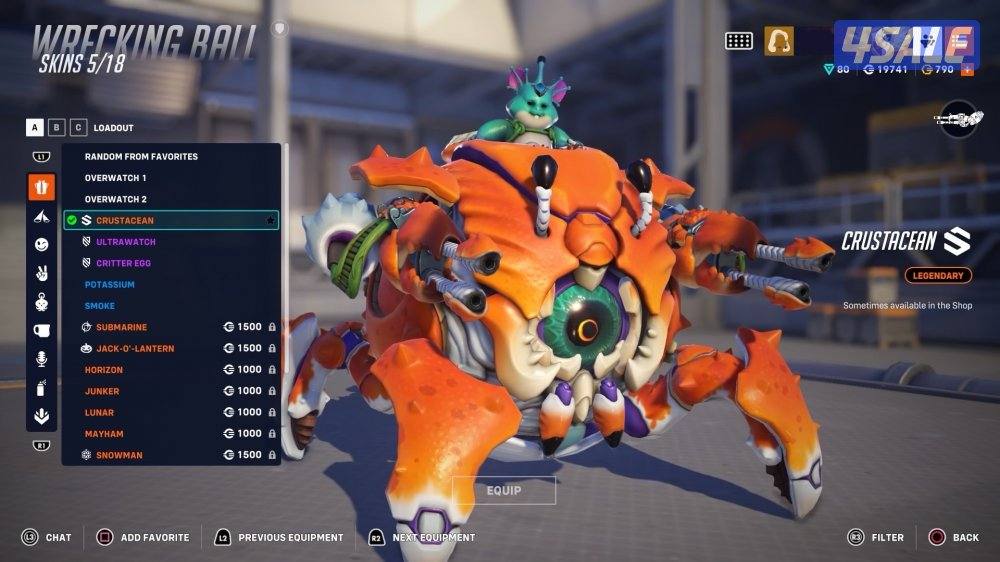Open the weapon skin preview icon

click(957, 119)
